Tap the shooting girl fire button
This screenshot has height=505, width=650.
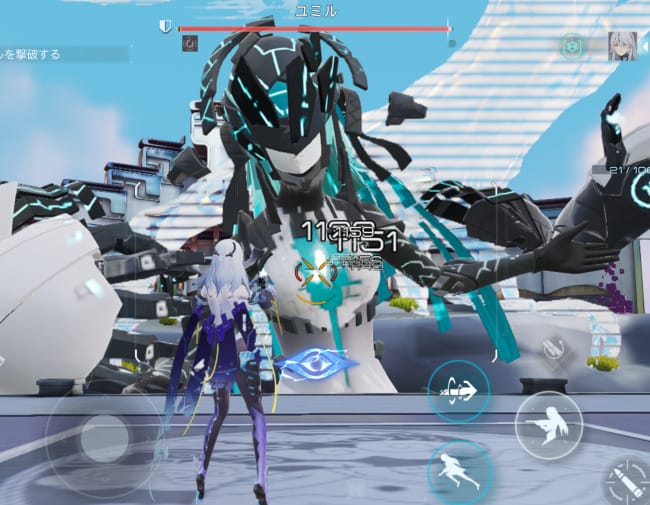click(x=549, y=424)
